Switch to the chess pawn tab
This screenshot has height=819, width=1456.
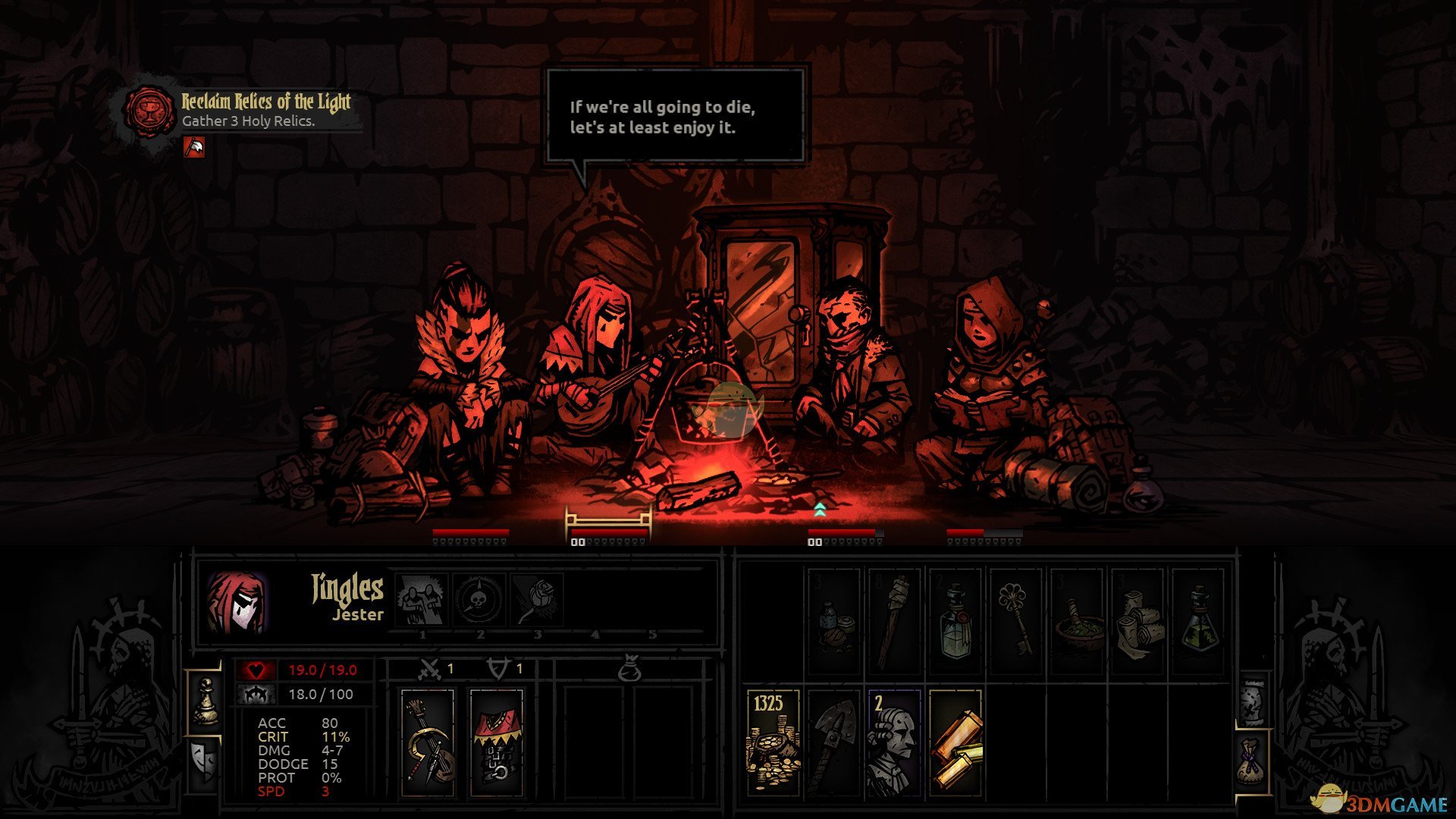[205, 701]
